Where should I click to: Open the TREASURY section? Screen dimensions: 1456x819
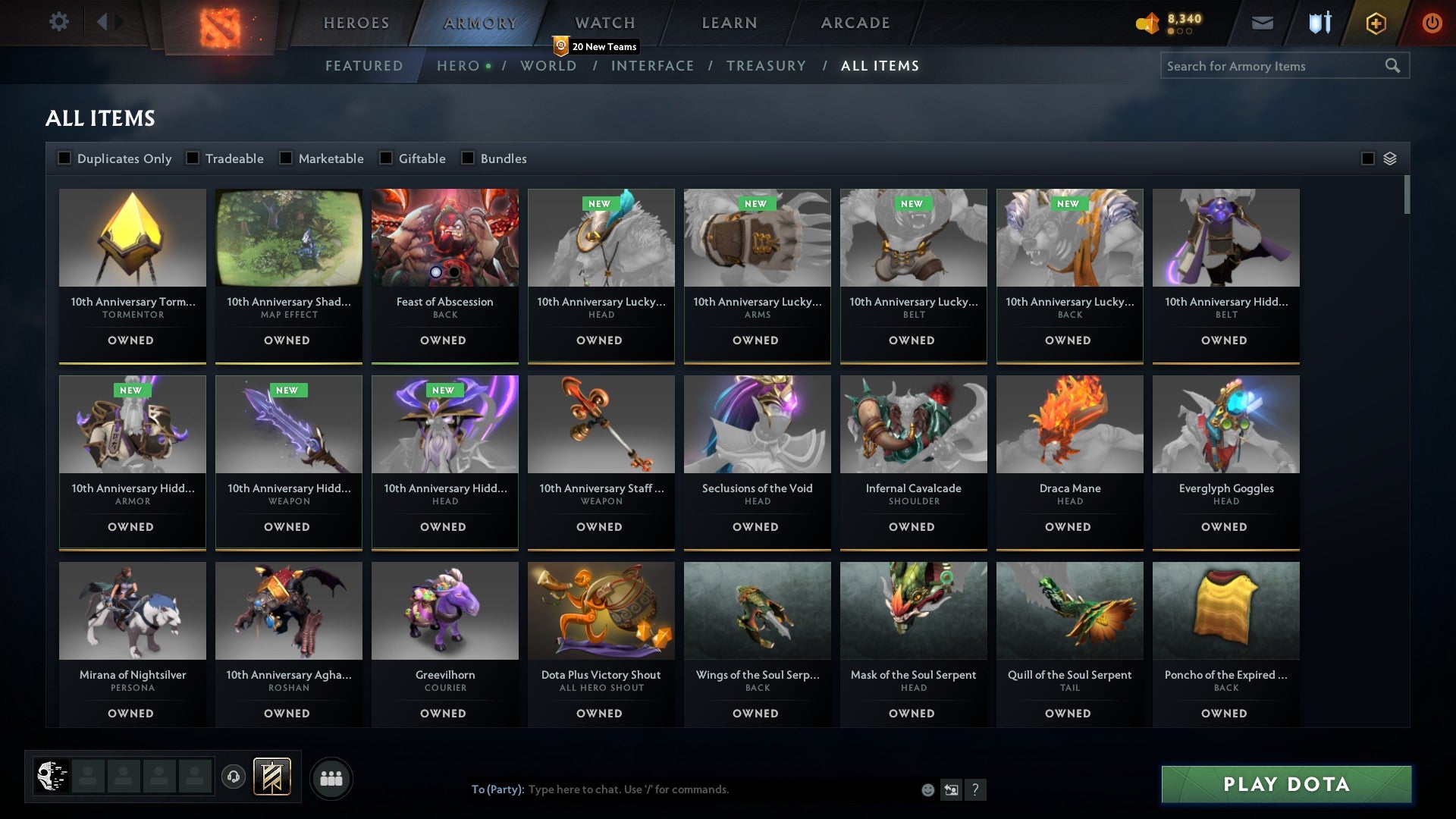(x=767, y=66)
